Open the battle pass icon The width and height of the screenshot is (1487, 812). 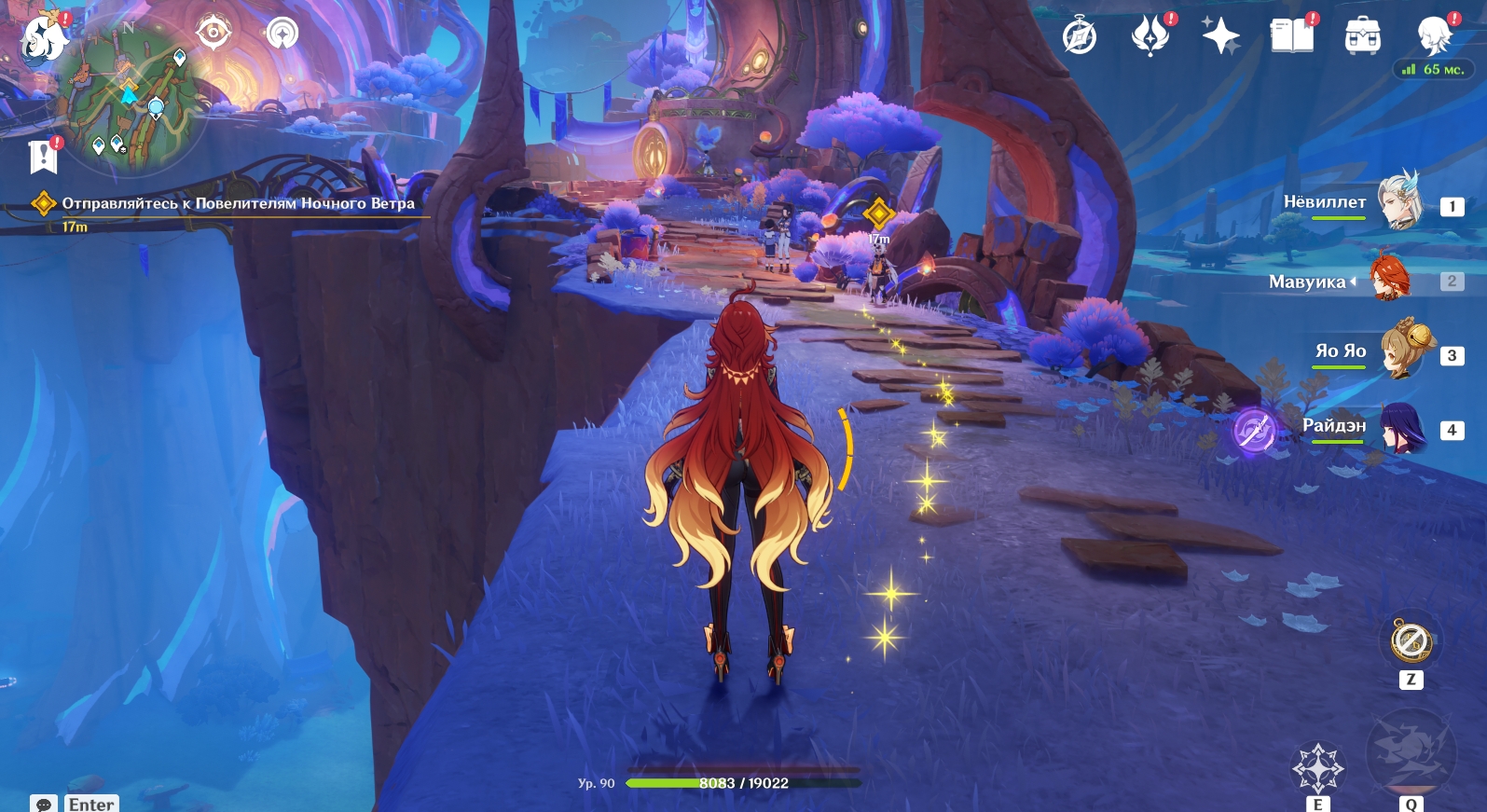click(1150, 36)
